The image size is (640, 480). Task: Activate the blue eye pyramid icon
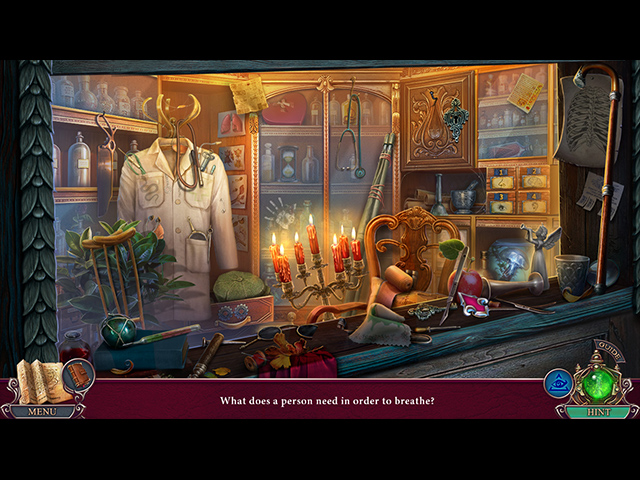pos(558,383)
